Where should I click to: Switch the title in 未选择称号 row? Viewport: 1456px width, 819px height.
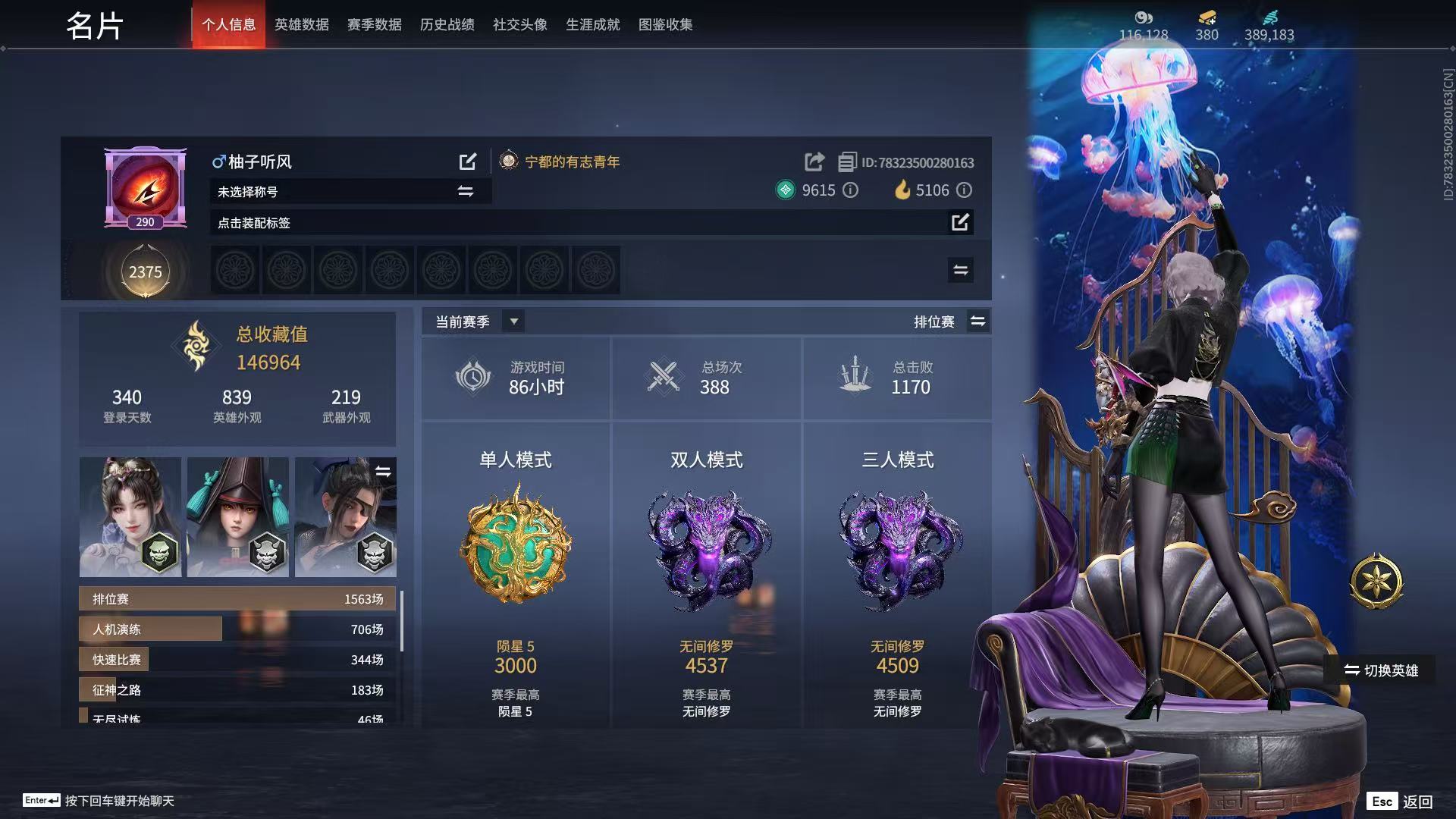[466, 192]
